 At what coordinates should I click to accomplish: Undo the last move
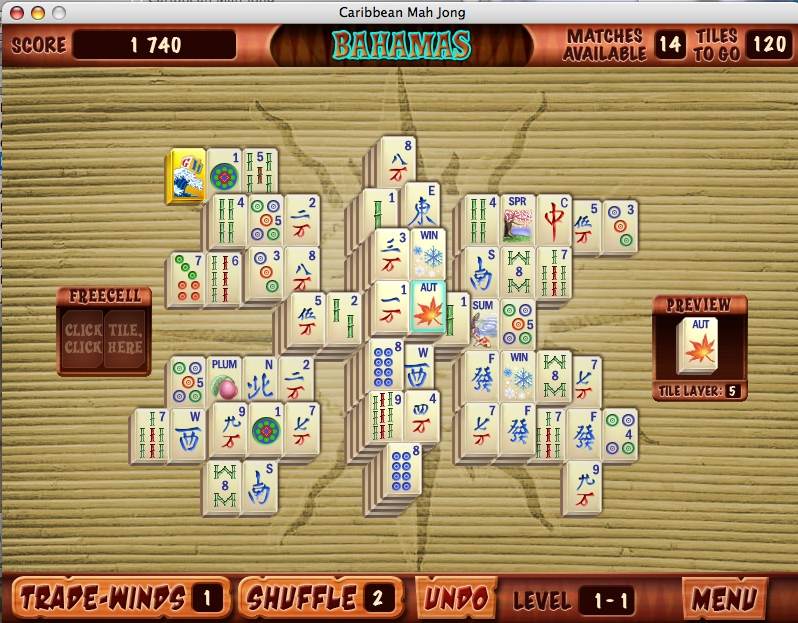(456, 598)
